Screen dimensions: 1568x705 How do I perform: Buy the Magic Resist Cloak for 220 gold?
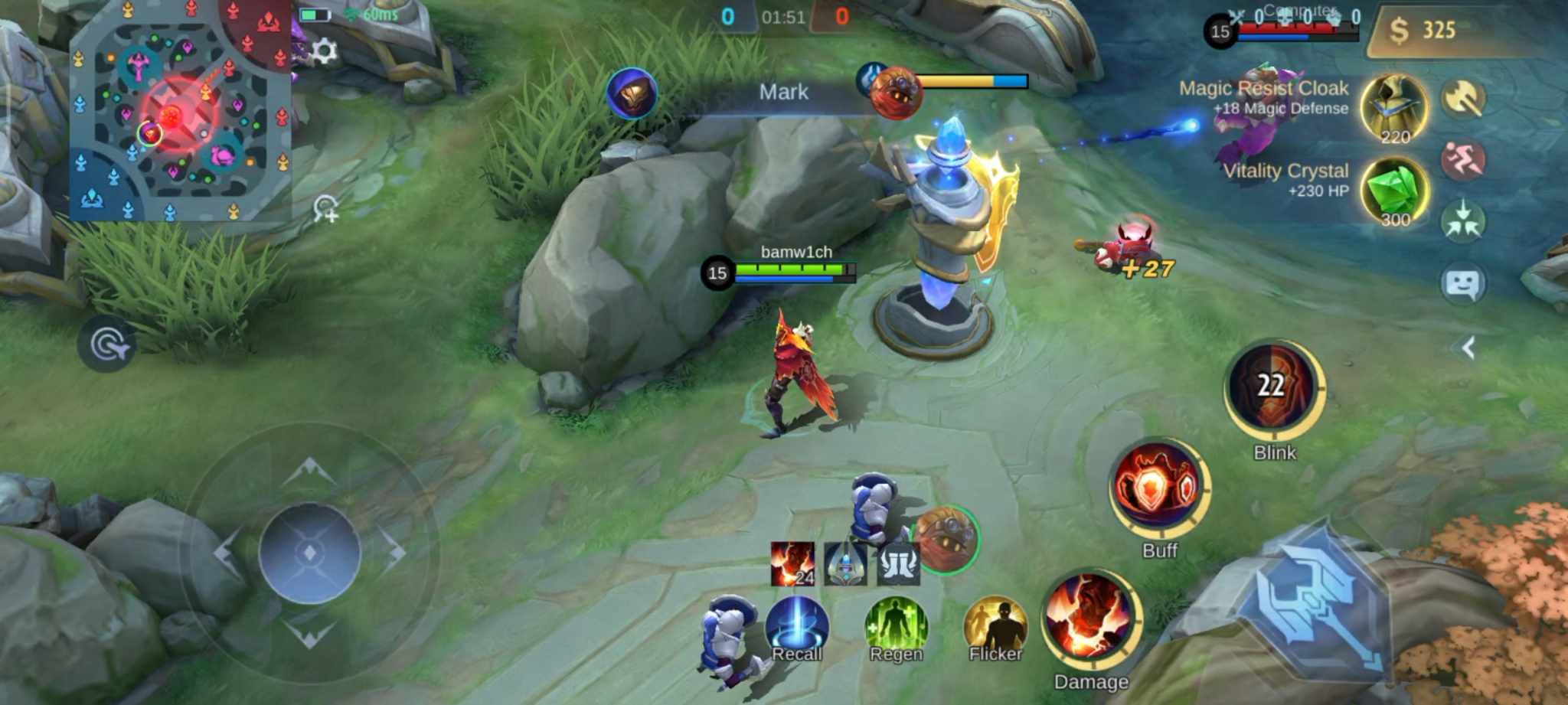pos(1394,107)
